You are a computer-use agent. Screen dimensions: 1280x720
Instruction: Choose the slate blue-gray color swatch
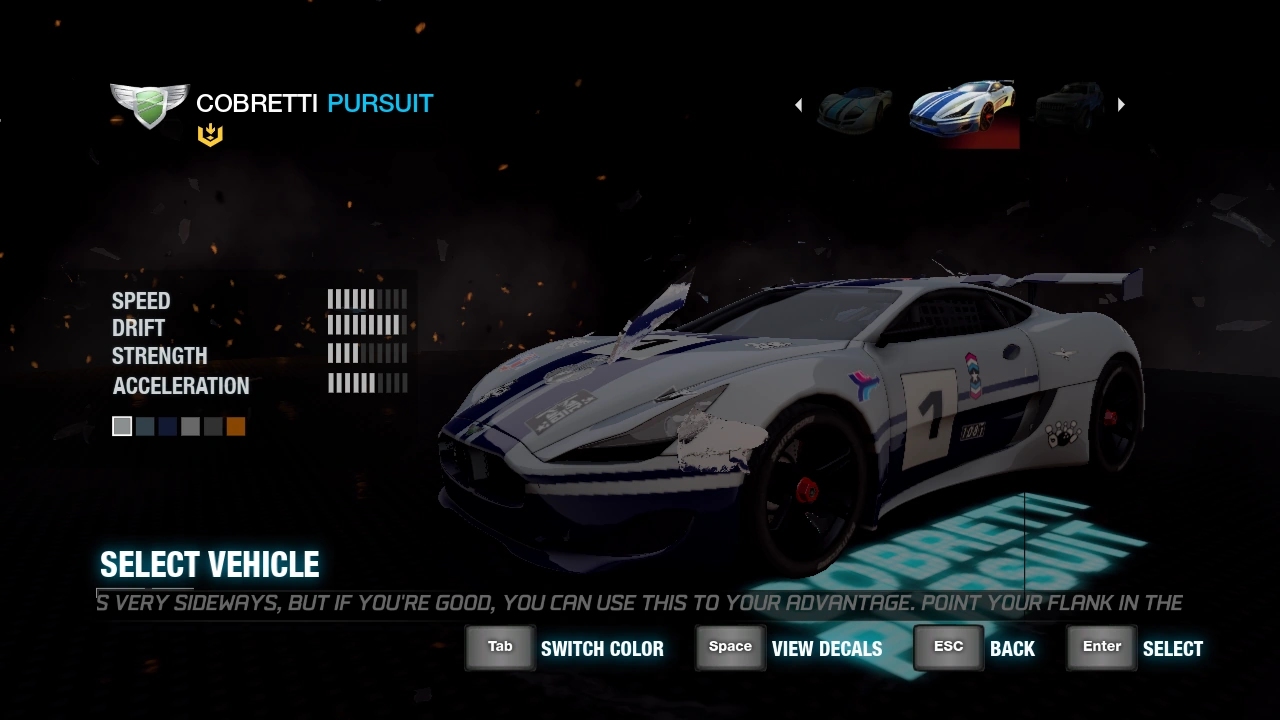[145, 427]
